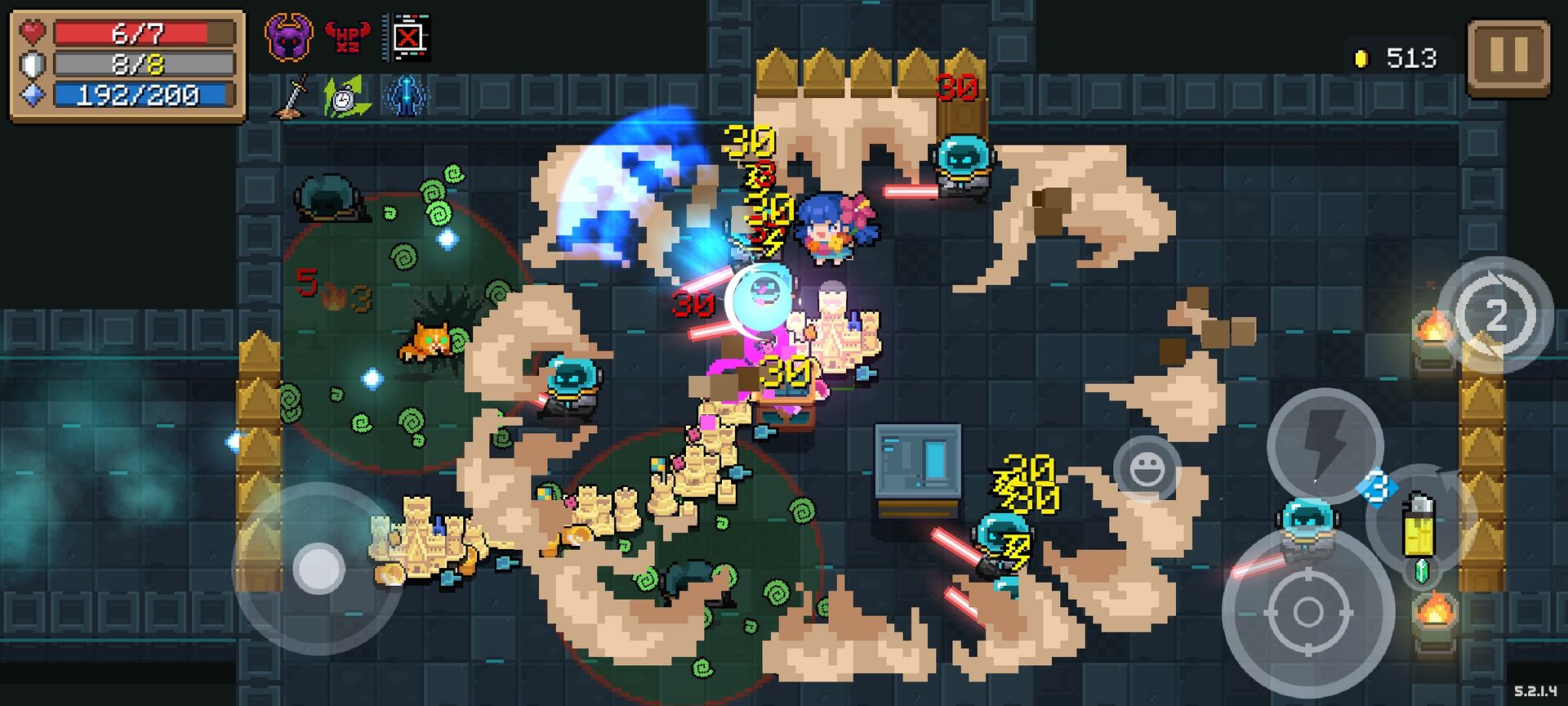Check the red HP x2 buff icon
1568x706 pixels.
tap(348, 37)
